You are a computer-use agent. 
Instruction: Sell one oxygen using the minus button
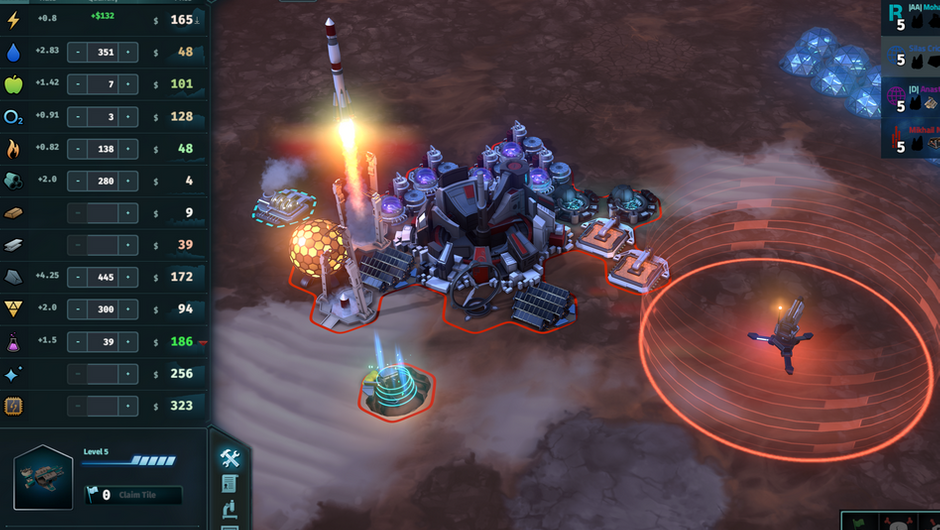point(77,117)
